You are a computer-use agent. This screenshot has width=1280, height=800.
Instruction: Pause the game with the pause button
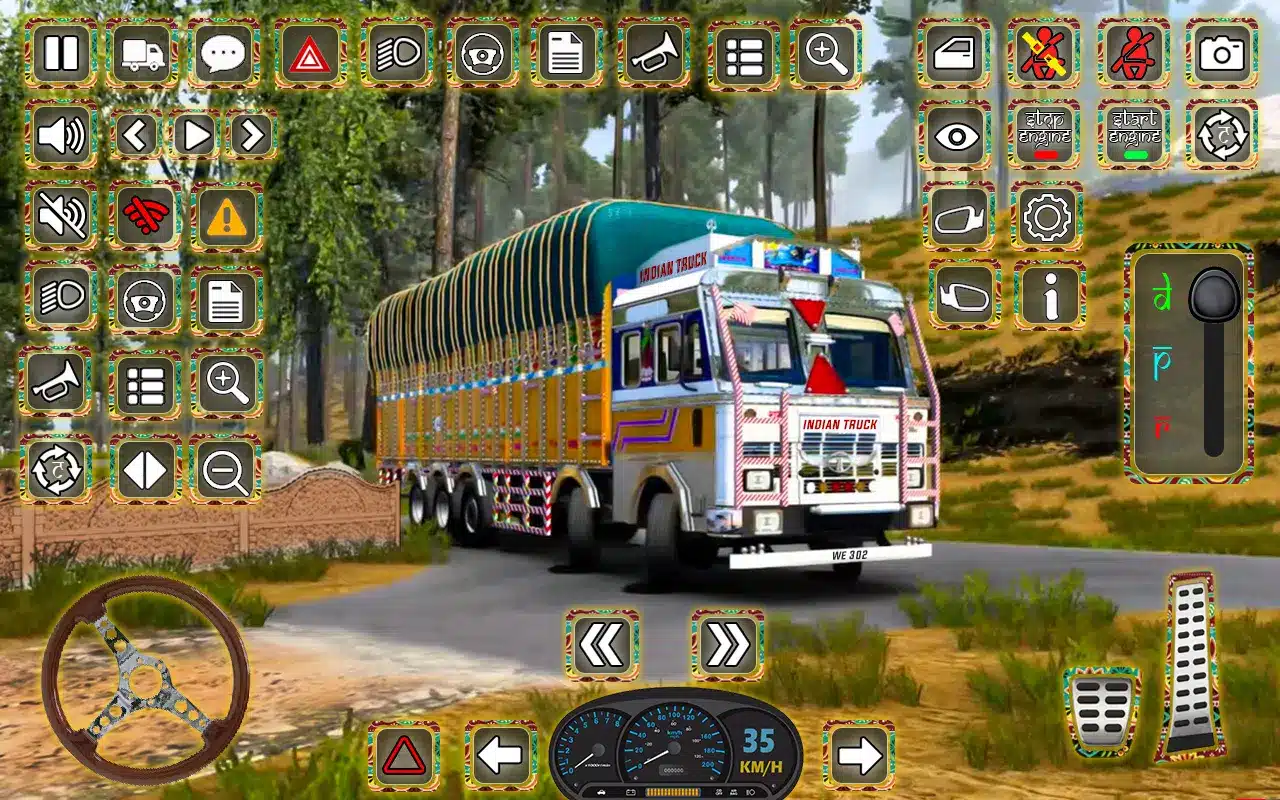tap(61, 53)
